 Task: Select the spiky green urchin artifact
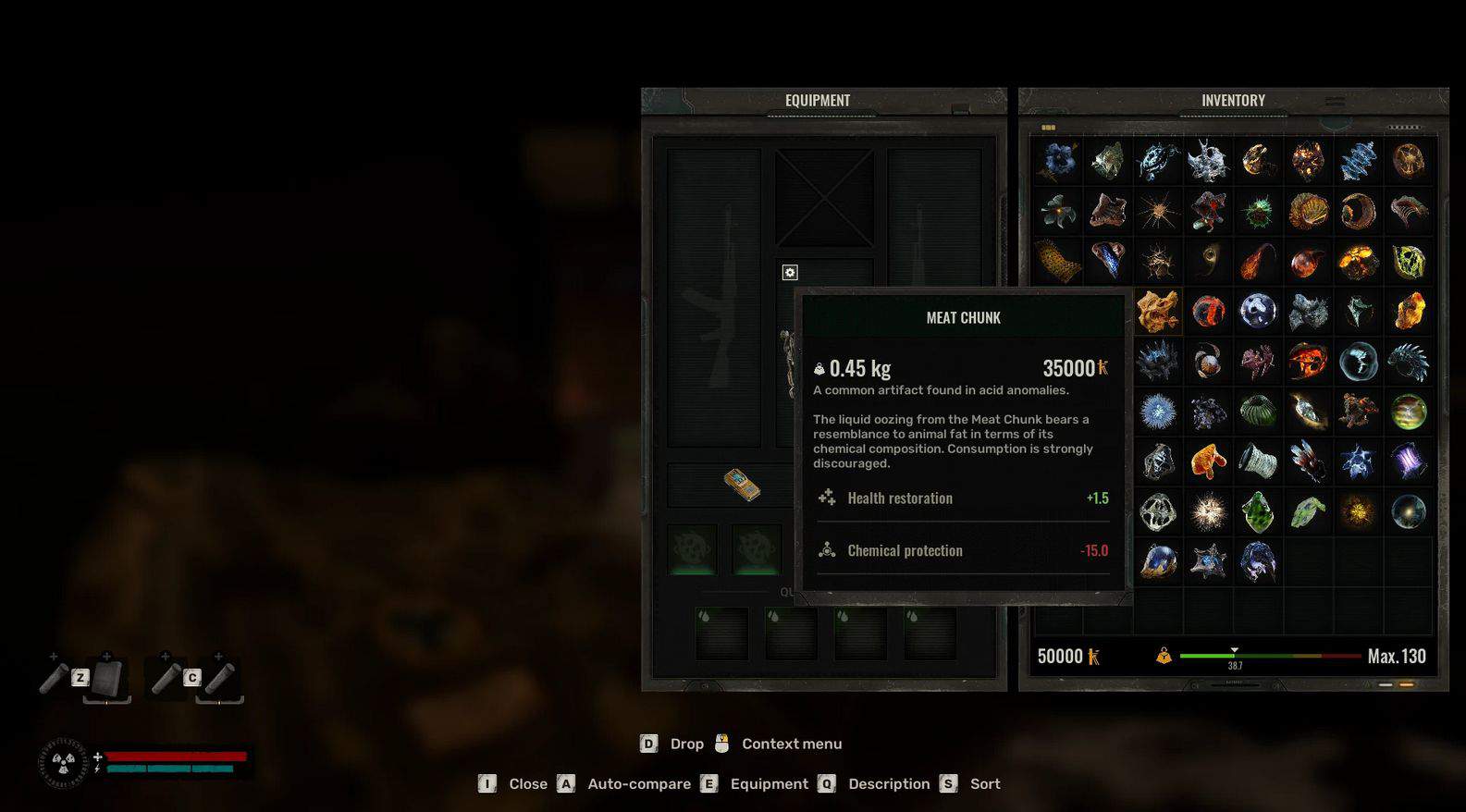click(1257, 212)
